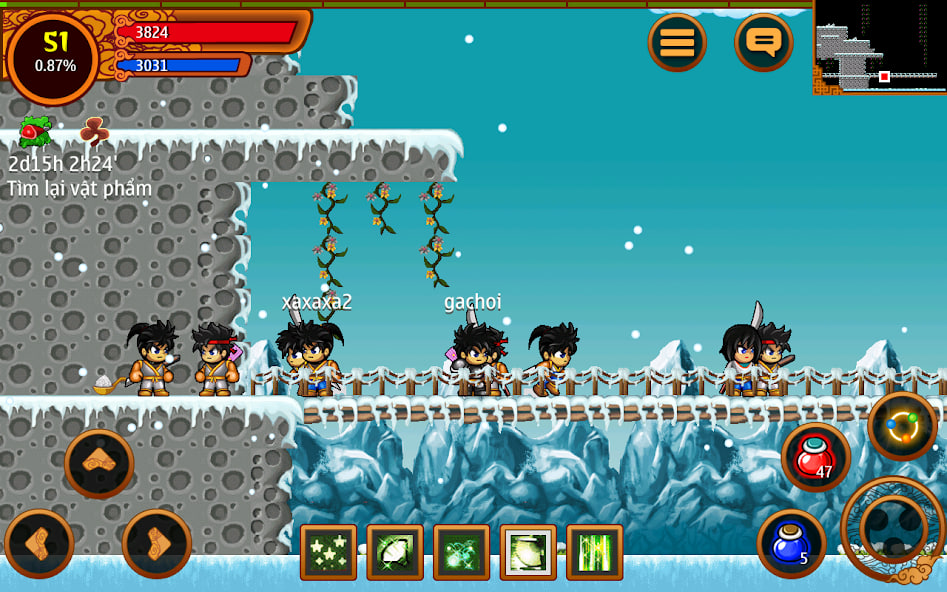Activate the green bamboo skill
The height and width of the screenshot is (592, 947).
click(x=594, y=552)
